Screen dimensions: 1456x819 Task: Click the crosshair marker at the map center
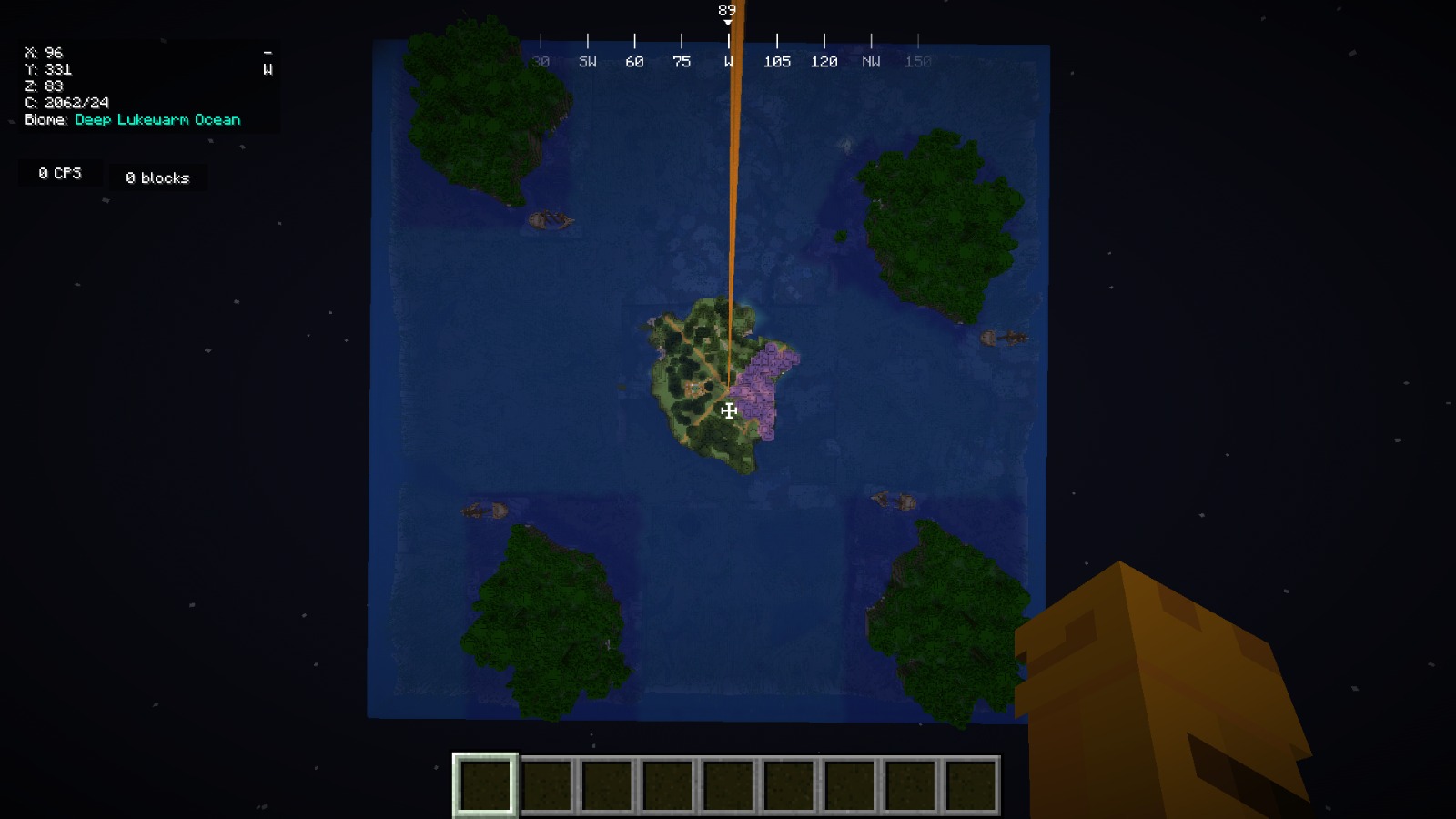727,410
